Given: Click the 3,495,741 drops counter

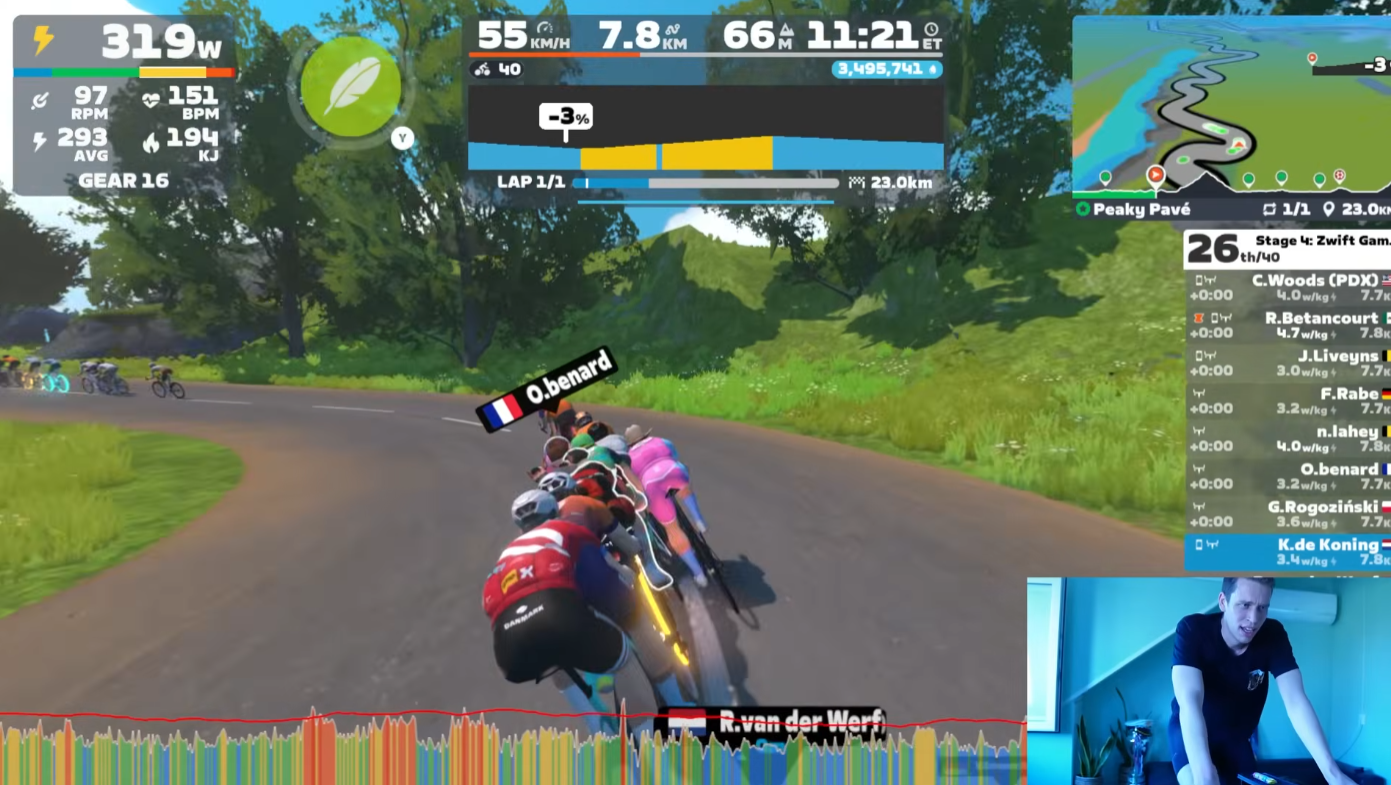Looking at the screenshot, I should click(886, 69).
